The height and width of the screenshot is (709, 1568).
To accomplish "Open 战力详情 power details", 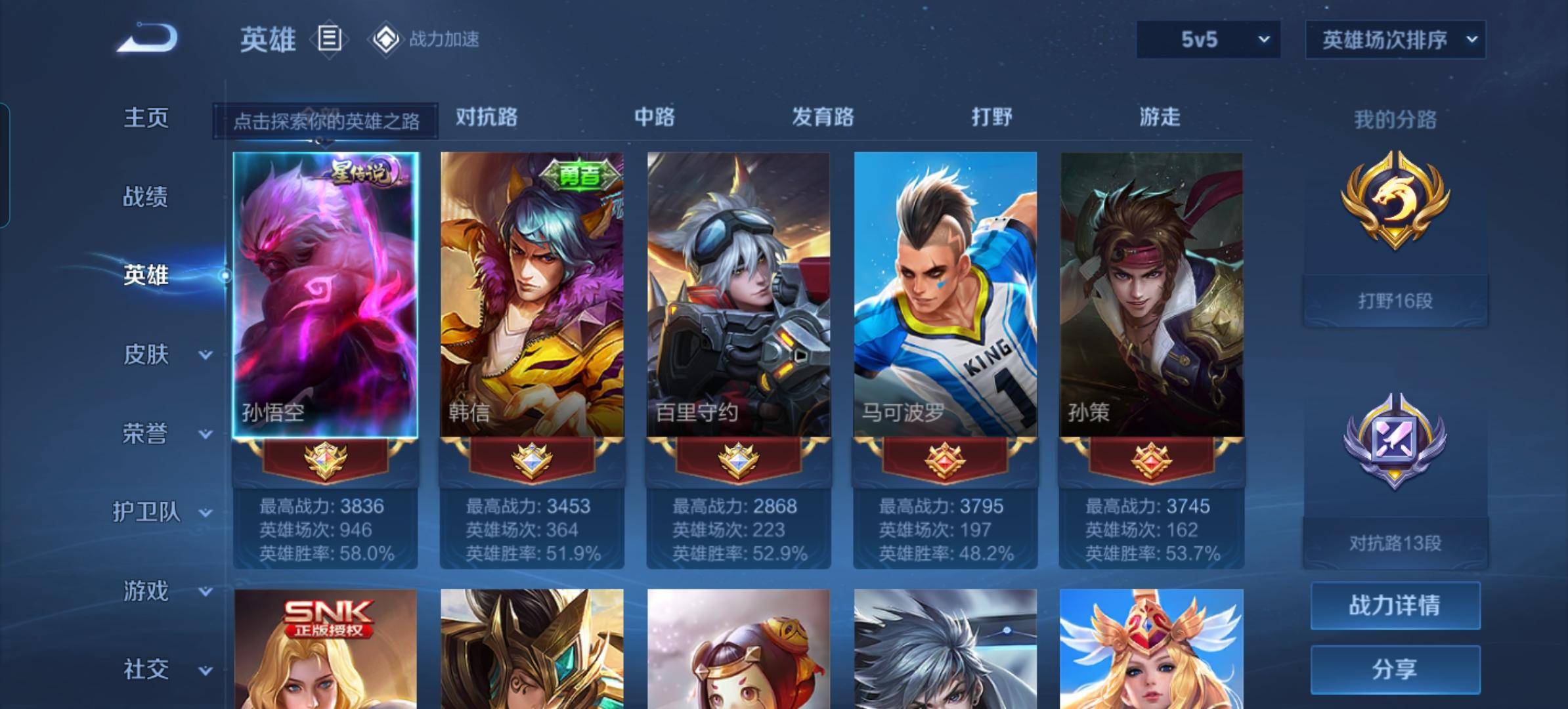I will click(1395, 605).
